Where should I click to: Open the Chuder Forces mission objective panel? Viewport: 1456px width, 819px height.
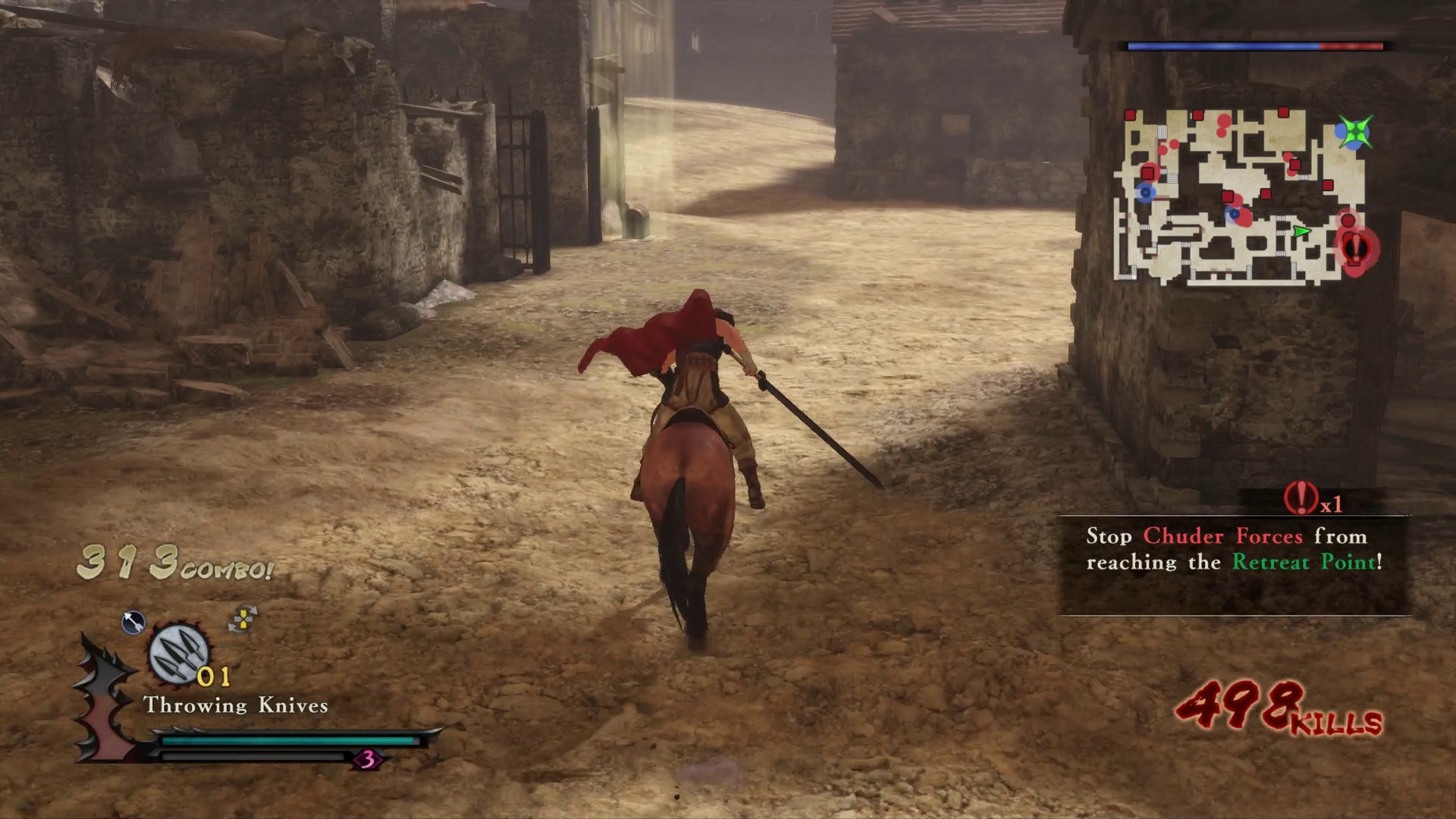tap(1234, 563)
